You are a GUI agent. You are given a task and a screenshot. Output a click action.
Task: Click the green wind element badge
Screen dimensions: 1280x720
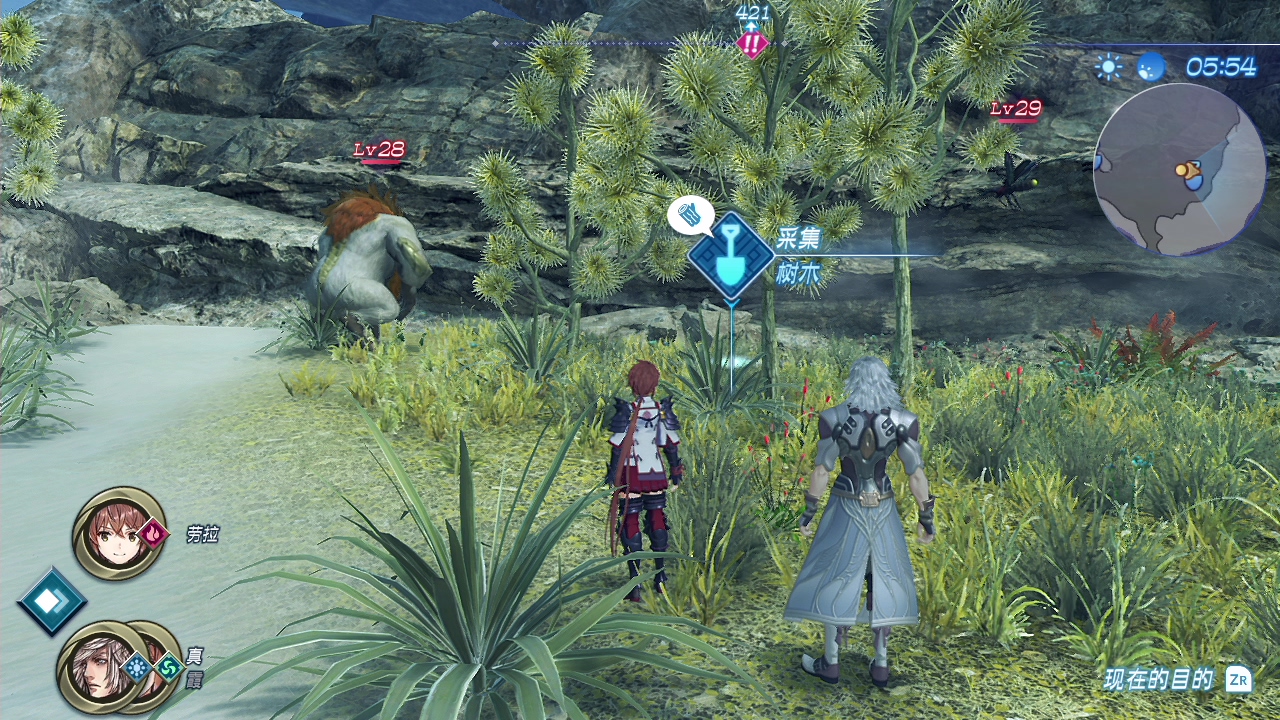click(x=169, y=667)
